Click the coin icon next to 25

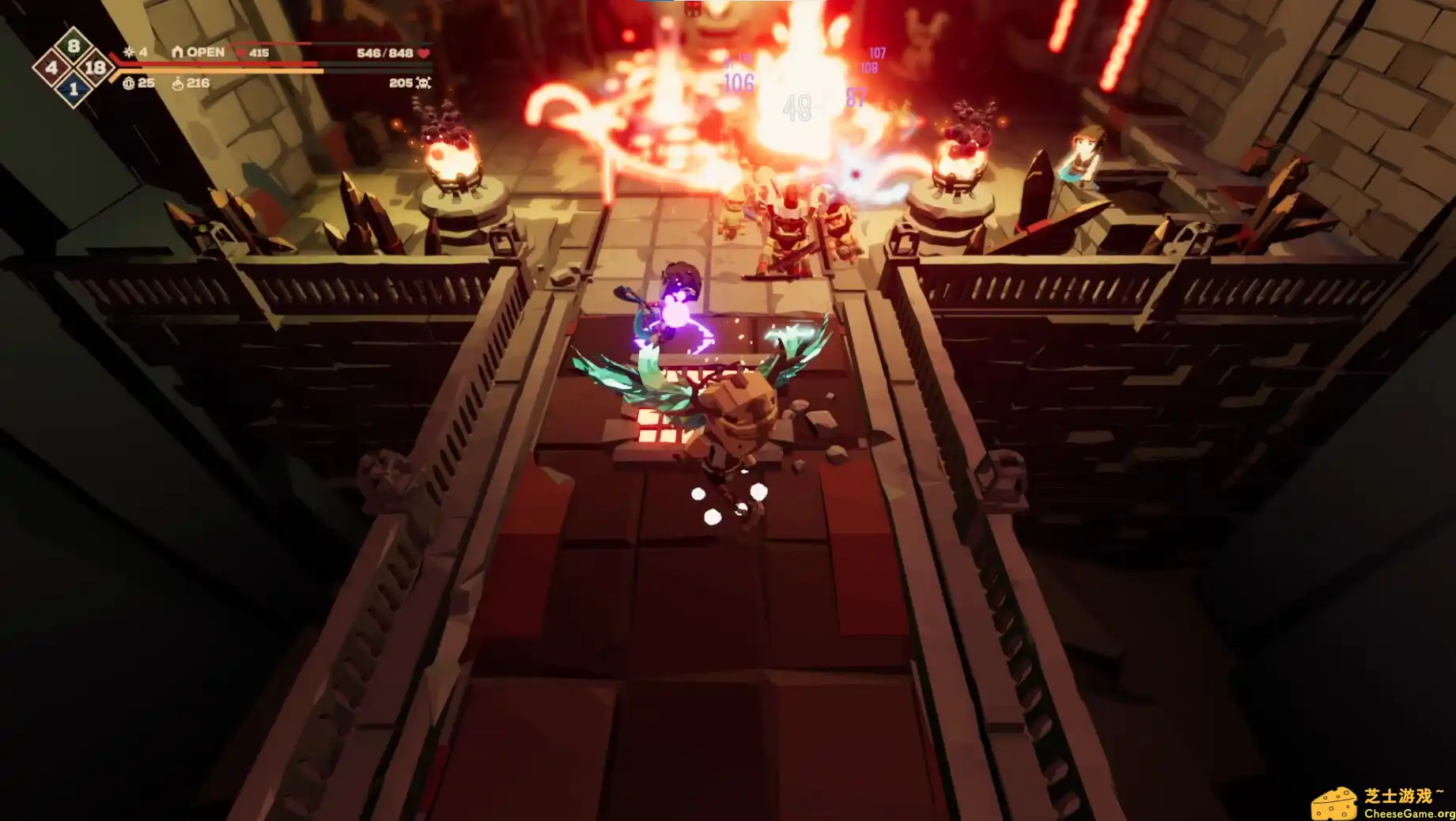pyautogui.click(x=129, y=84)
